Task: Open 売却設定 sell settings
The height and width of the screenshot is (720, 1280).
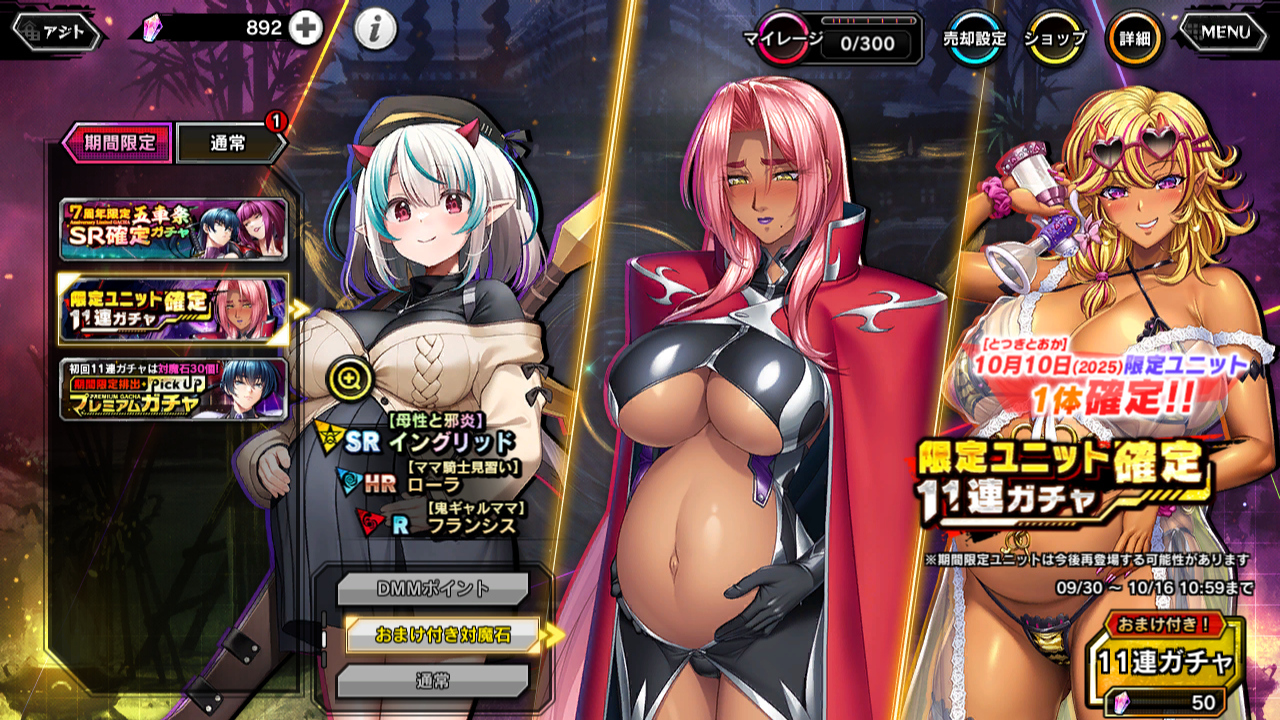Action: 975,39
